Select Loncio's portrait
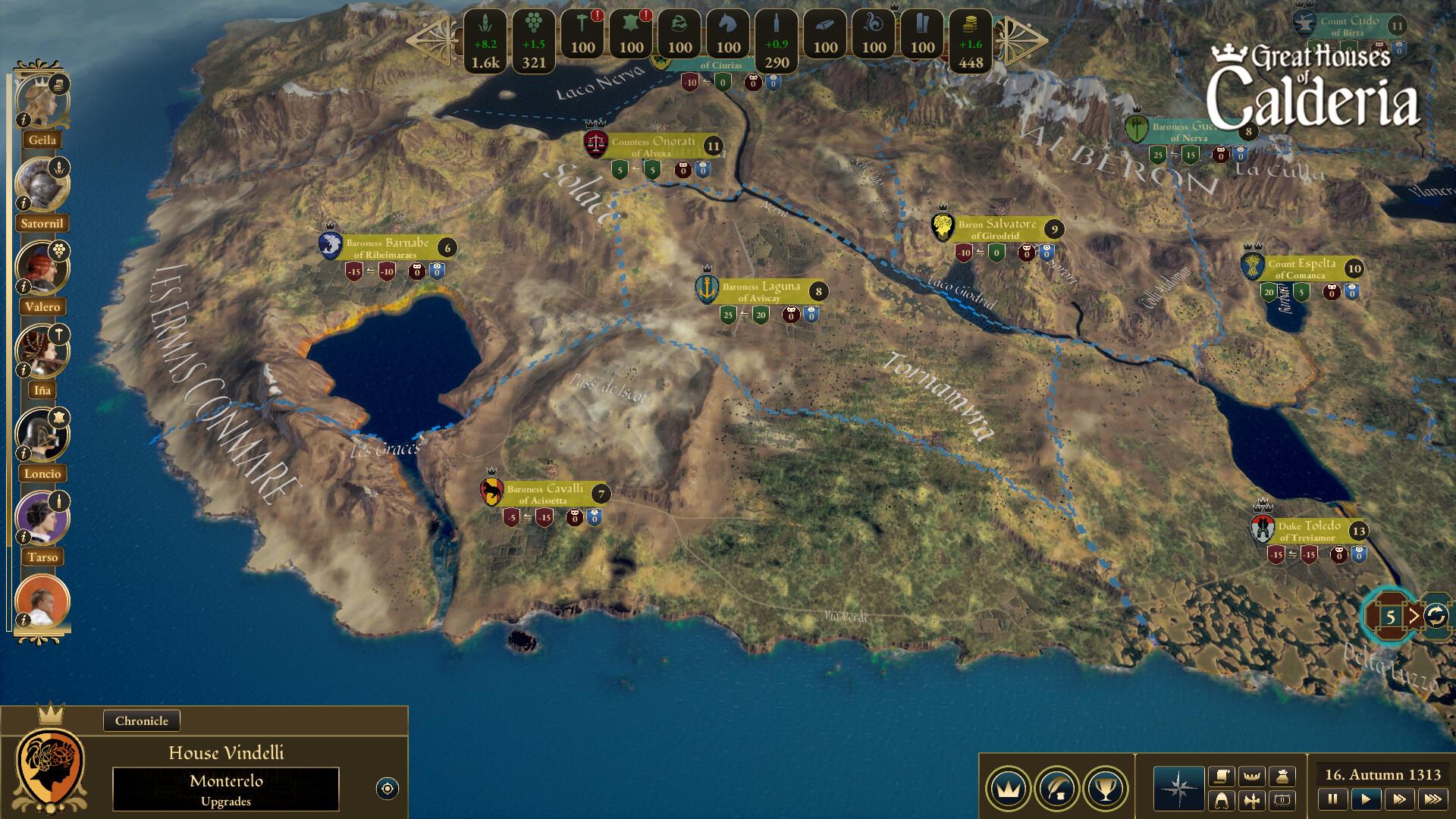 point(41,435)
